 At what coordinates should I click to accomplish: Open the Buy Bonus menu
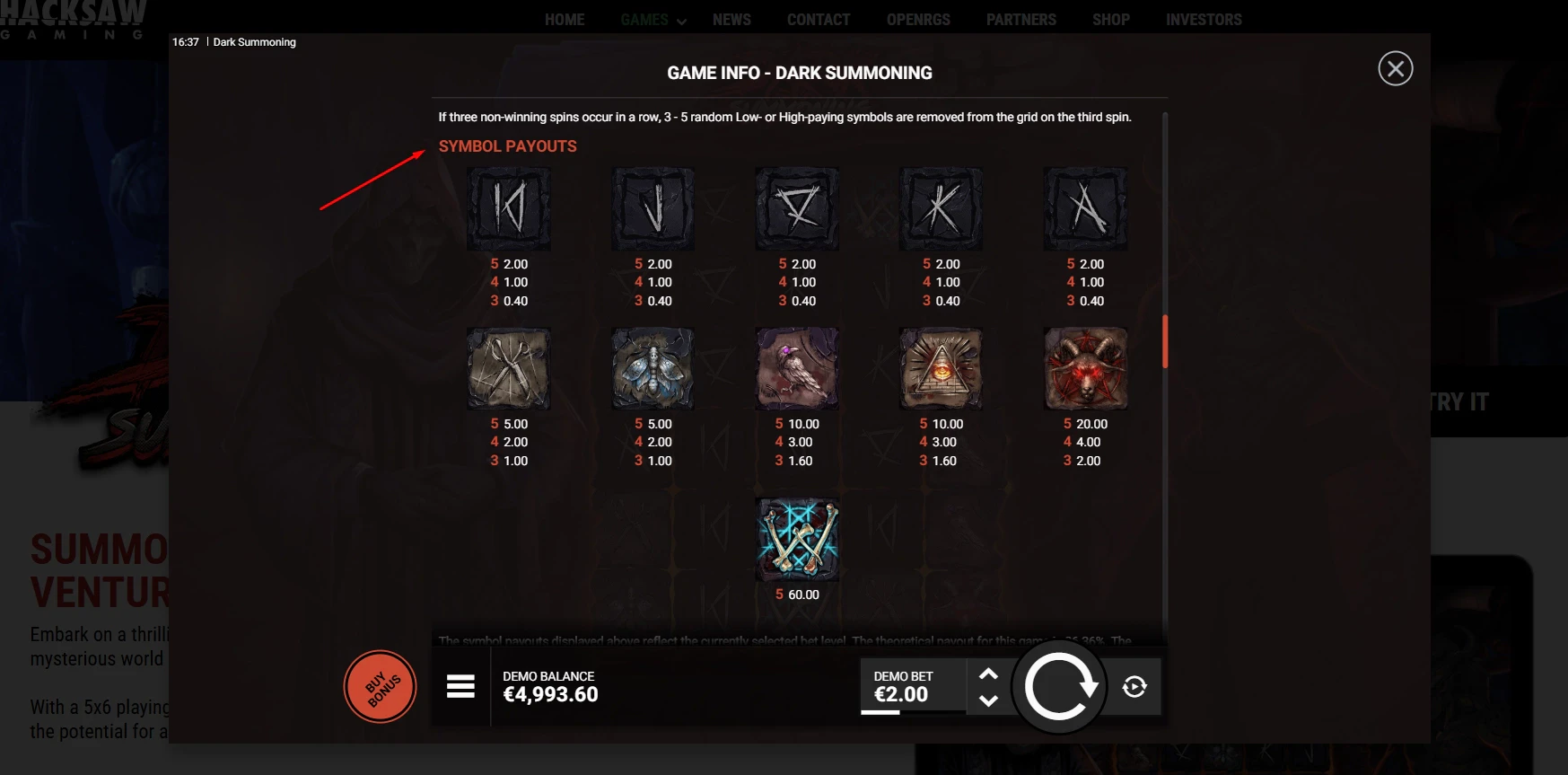tap(381, 687)
